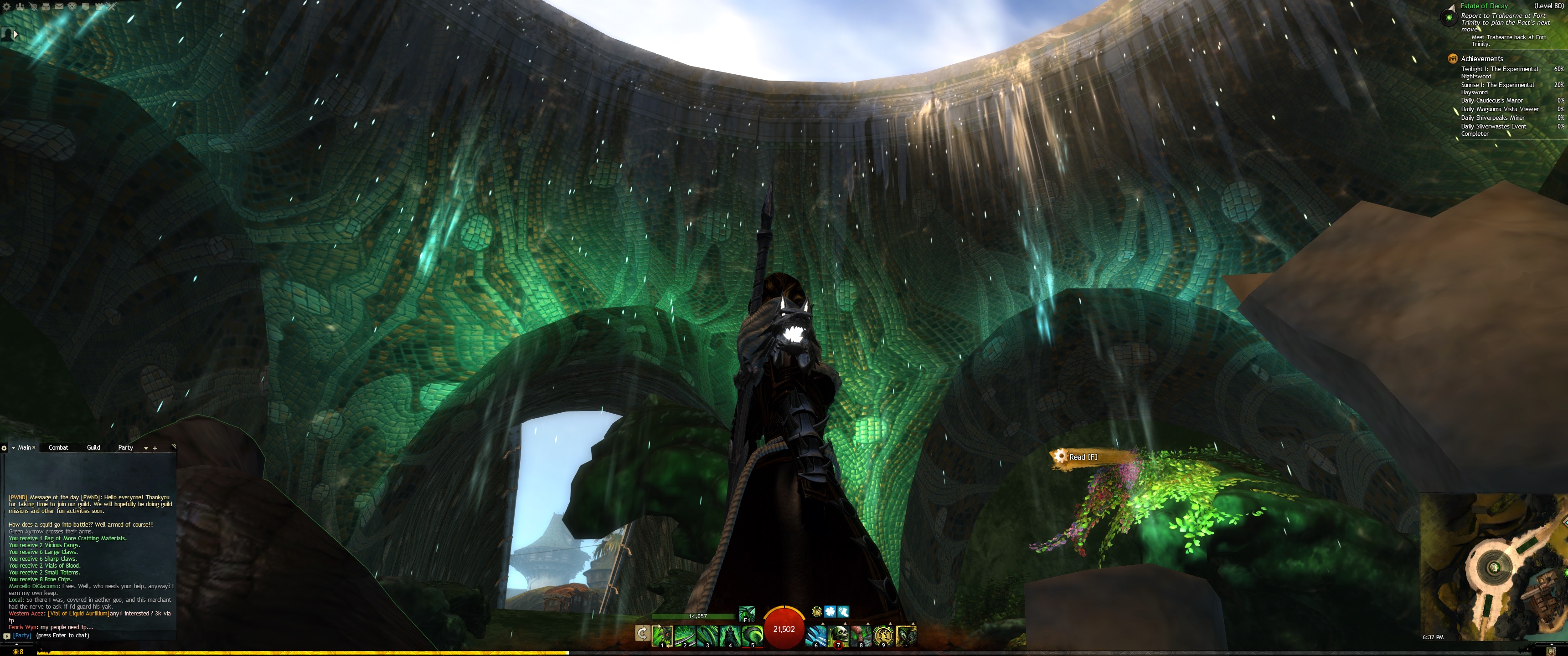This screenshot has width=1568, height=656.
Task: Open the inventory bag icon
Action: click(46, 6)
